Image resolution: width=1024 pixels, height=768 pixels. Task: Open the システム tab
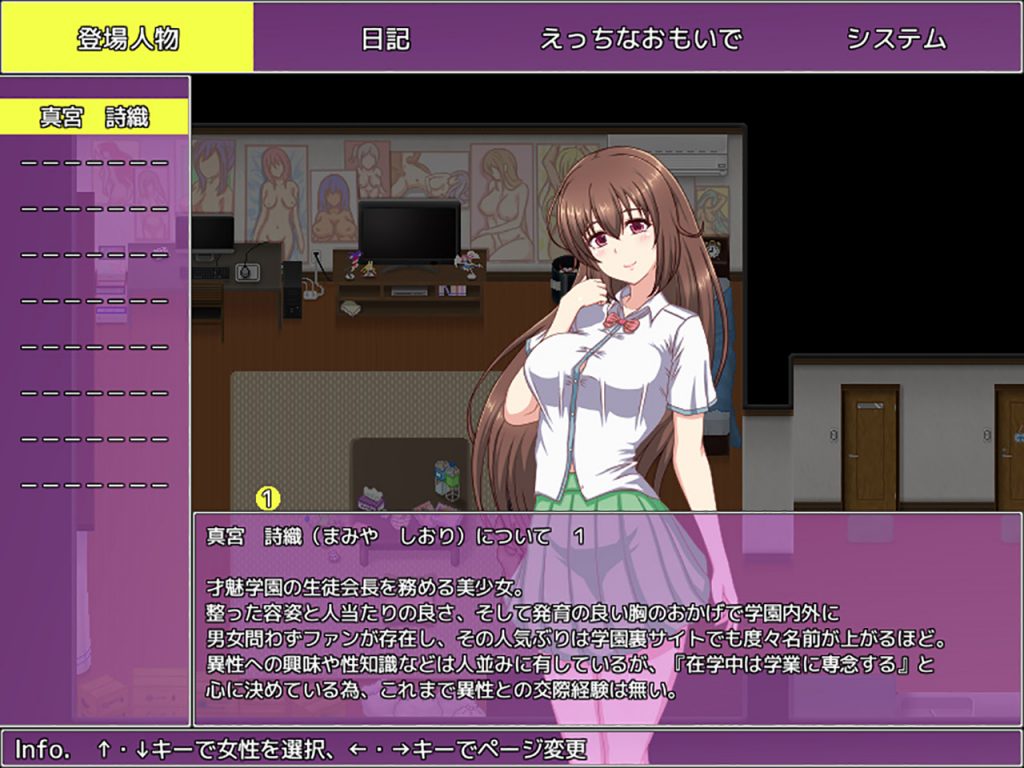point(896,39)
